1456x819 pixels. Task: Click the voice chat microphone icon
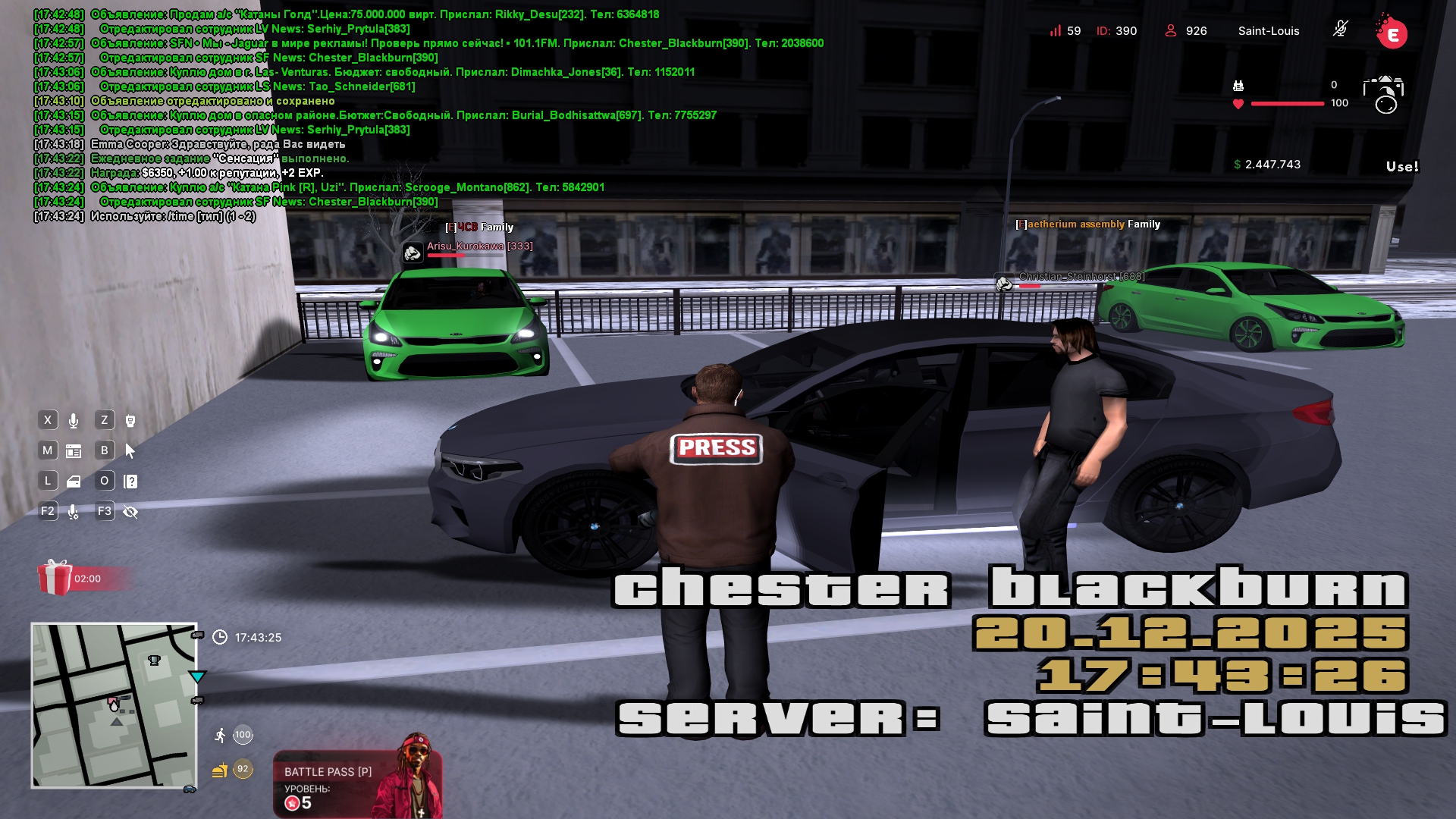point(74,421)
